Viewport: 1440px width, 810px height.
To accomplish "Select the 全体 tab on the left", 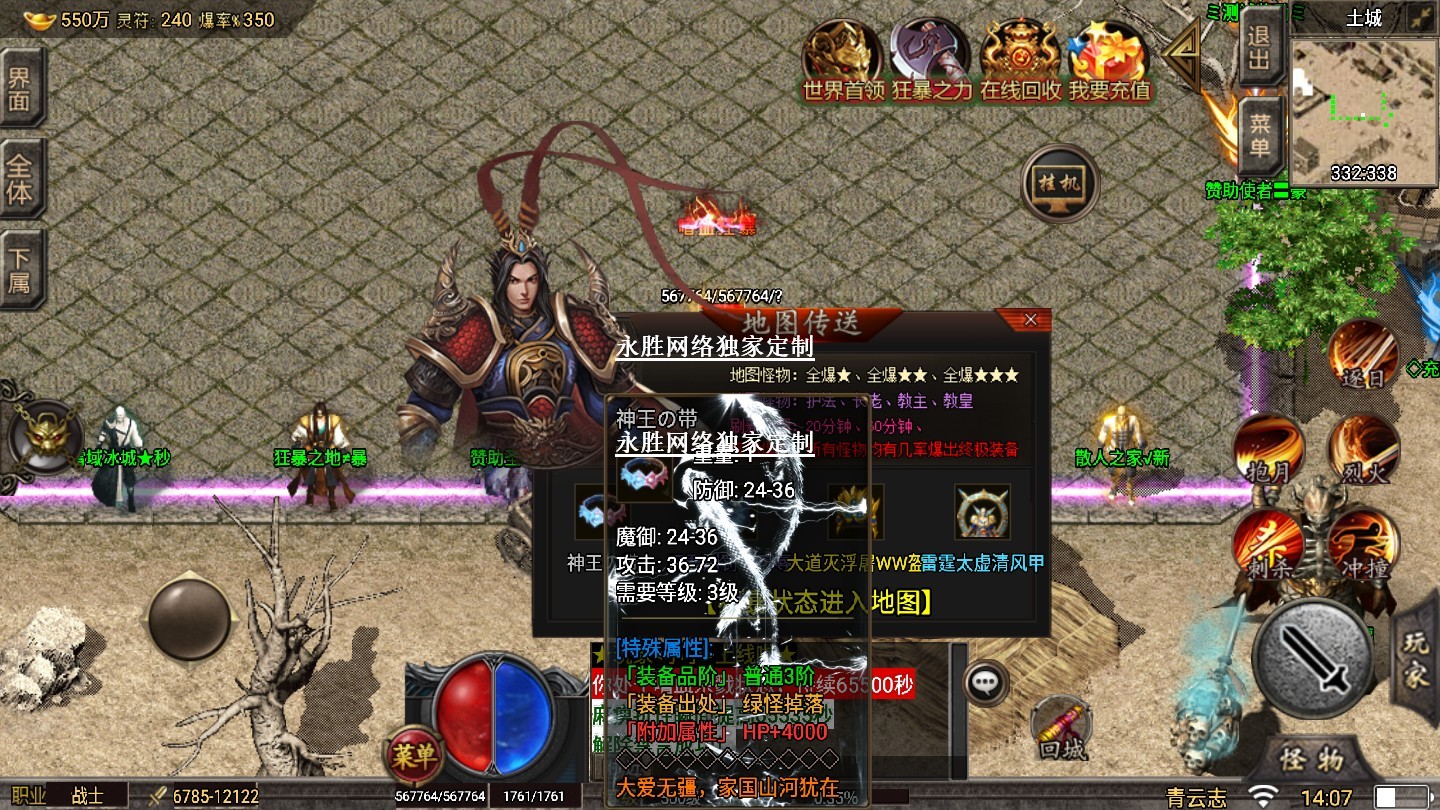I will [x=20, y=180].
